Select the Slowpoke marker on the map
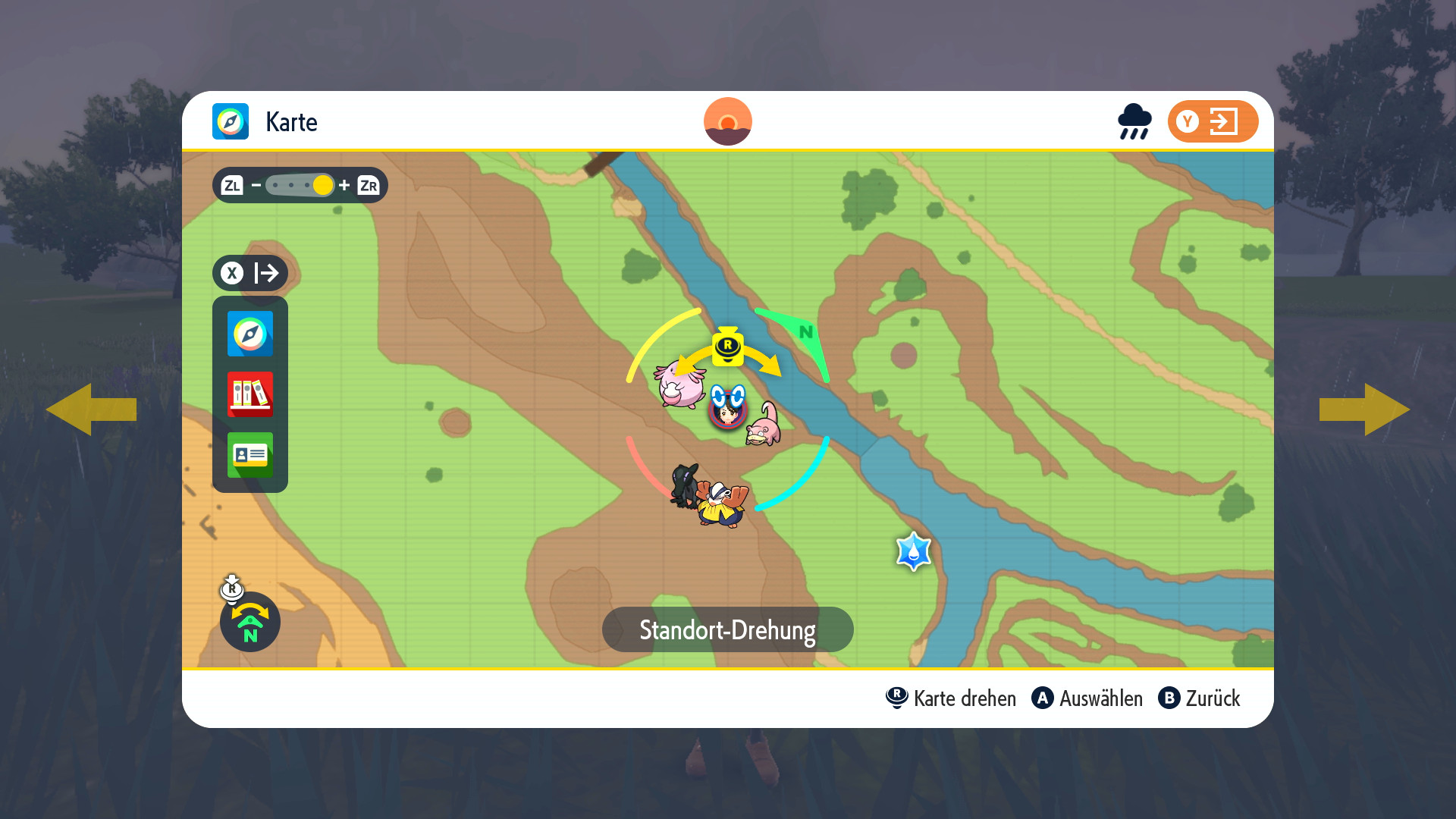This screenshot has height=819, width=1456. pos(764,426)
